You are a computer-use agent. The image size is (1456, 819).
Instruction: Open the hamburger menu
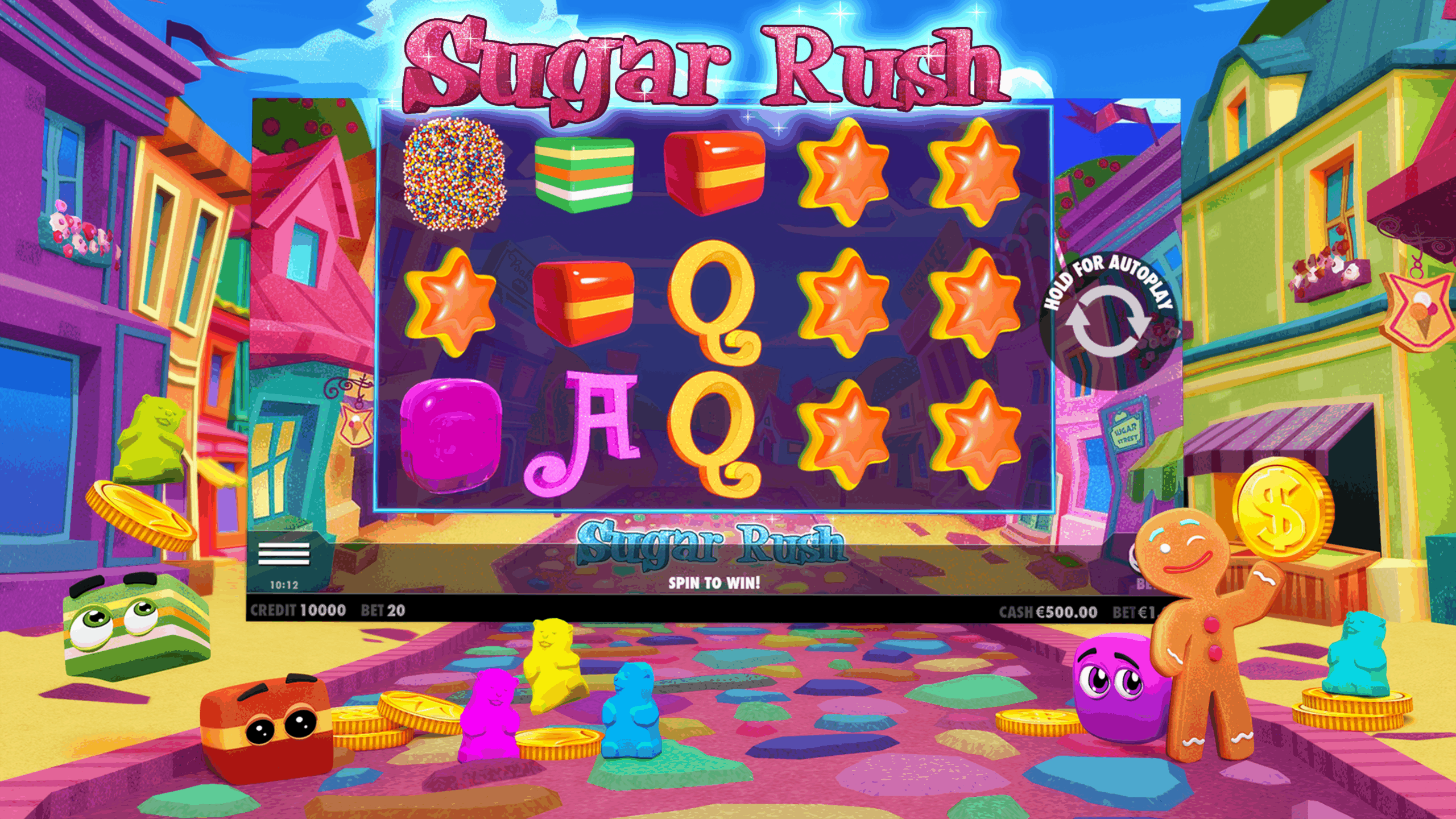point(284,553)
